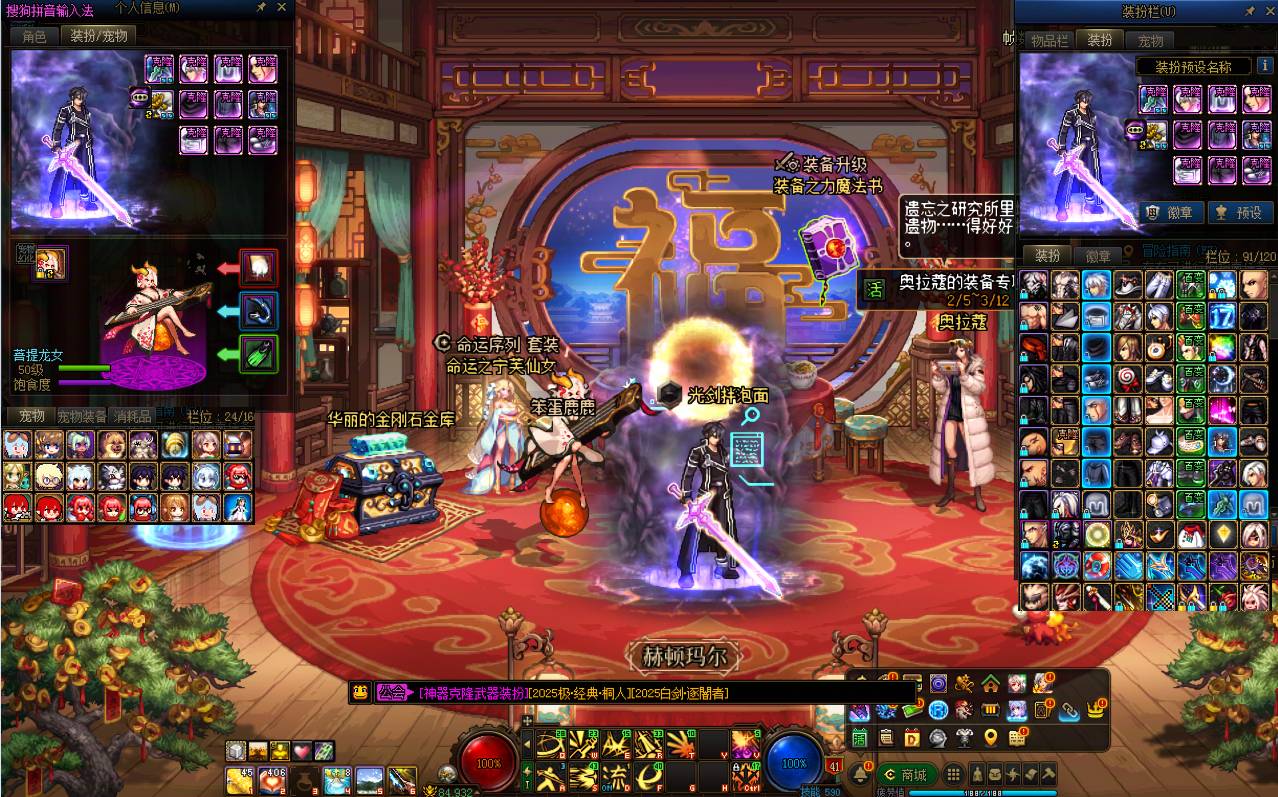Click the 预设 preset button
This screenshot has width=1278, height=797.
pyautogui.click(x=1238, y=212)
